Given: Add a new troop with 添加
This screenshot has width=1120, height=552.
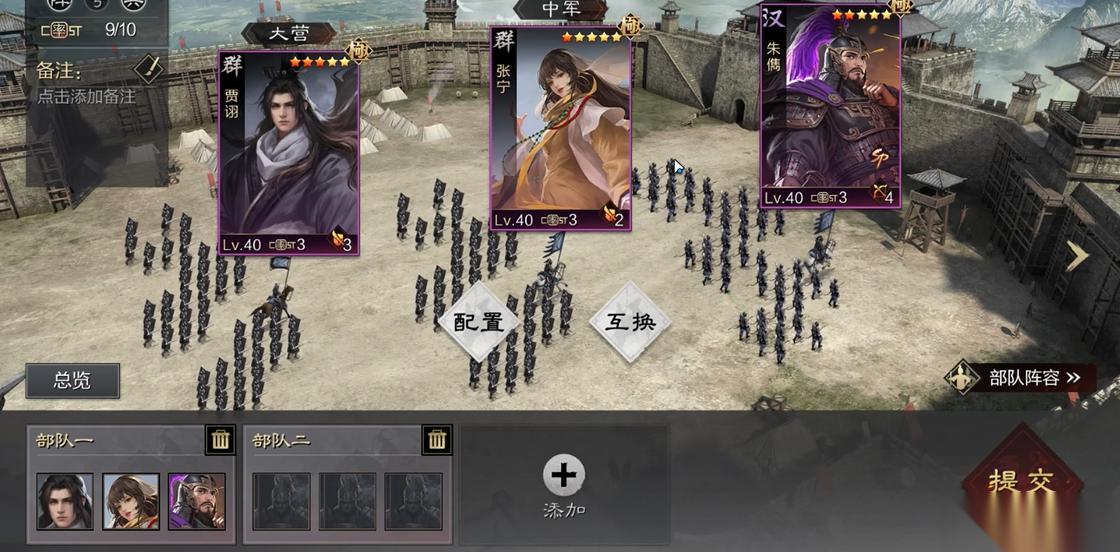Looking at the screenshot, I should click(x=564, y=487).
